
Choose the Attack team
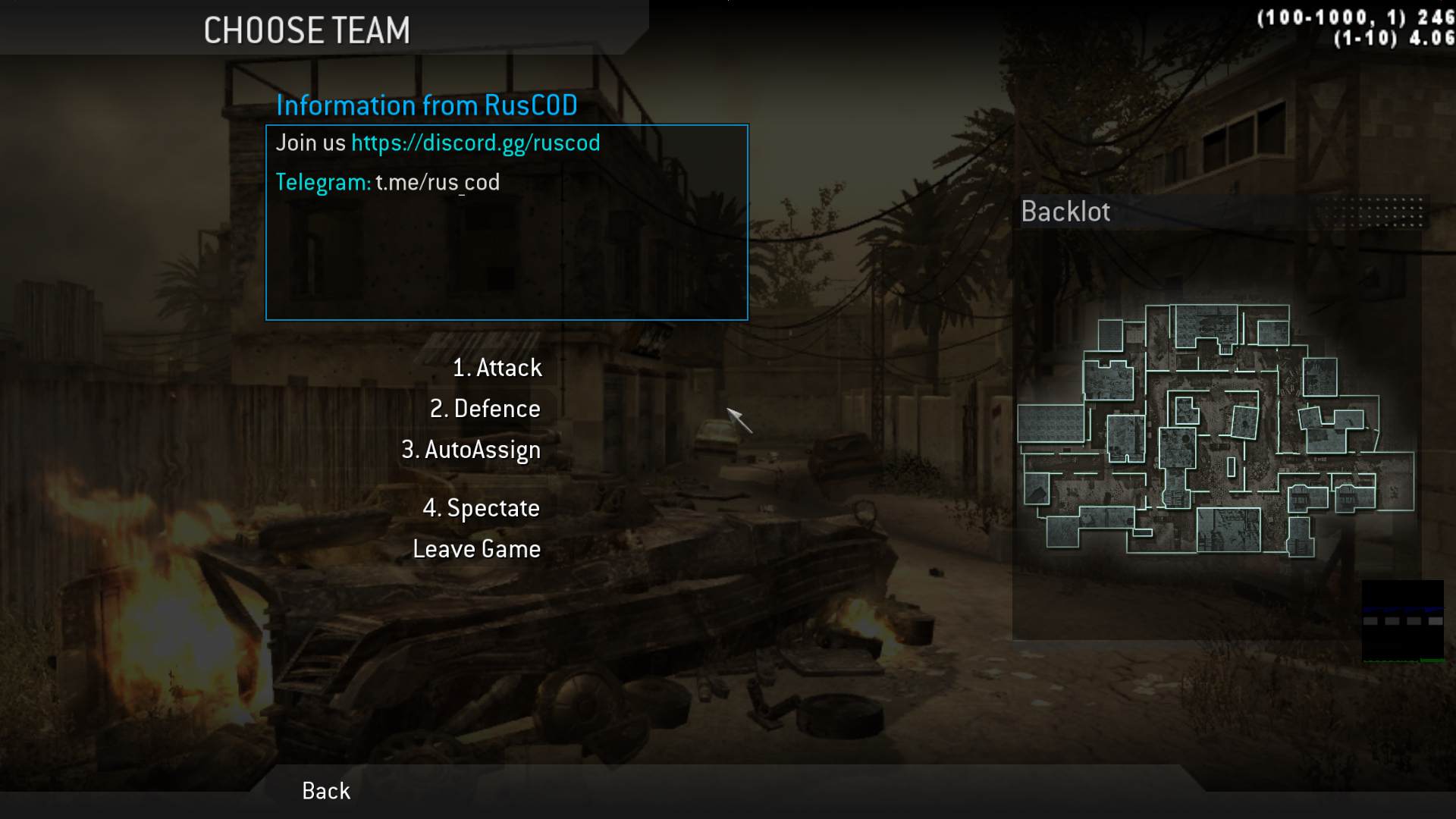click(497, 368)
